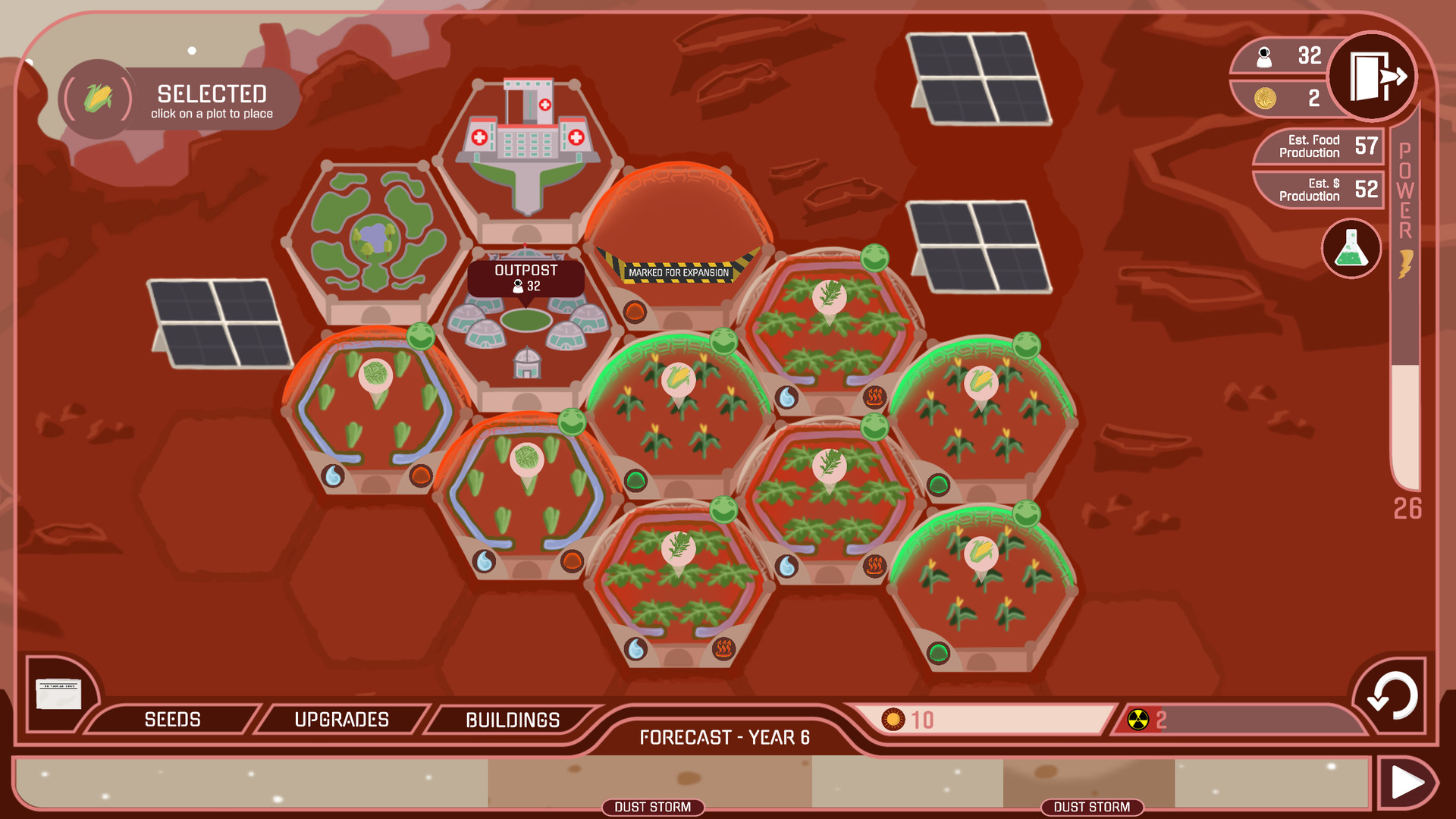Select the radiation hazard icon near forecast bar
The image size is (1456, 819).
click(1137, 720)
